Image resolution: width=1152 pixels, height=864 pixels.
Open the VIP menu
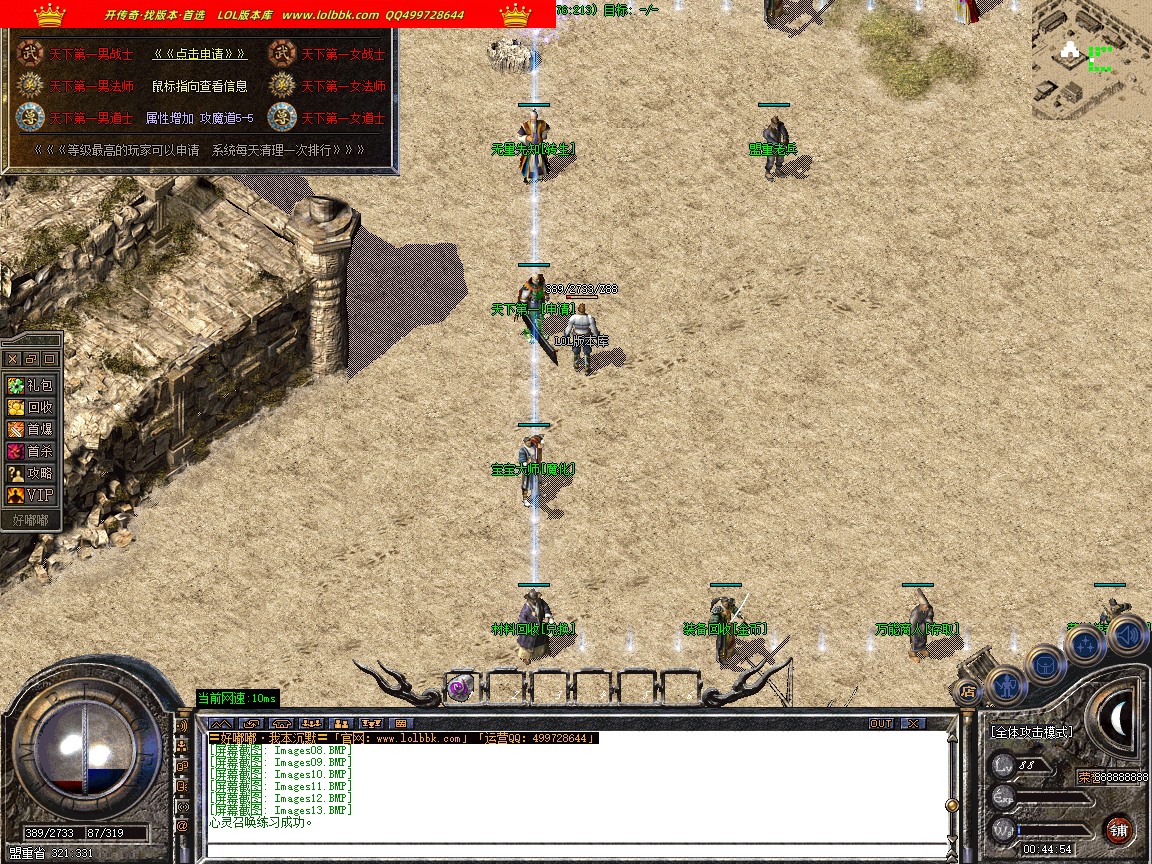pos(31,495)
